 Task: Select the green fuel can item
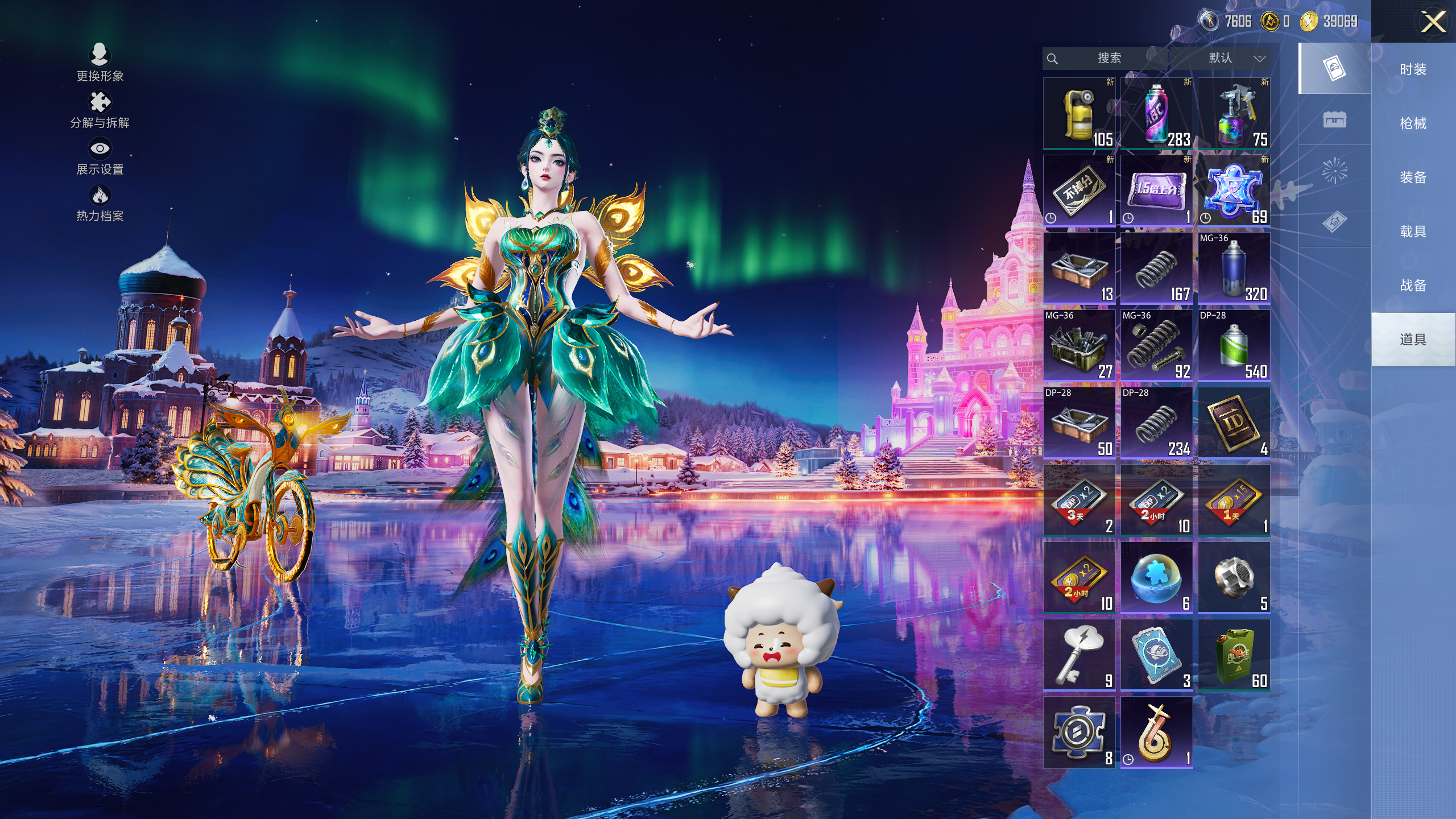coord(1234,655)
